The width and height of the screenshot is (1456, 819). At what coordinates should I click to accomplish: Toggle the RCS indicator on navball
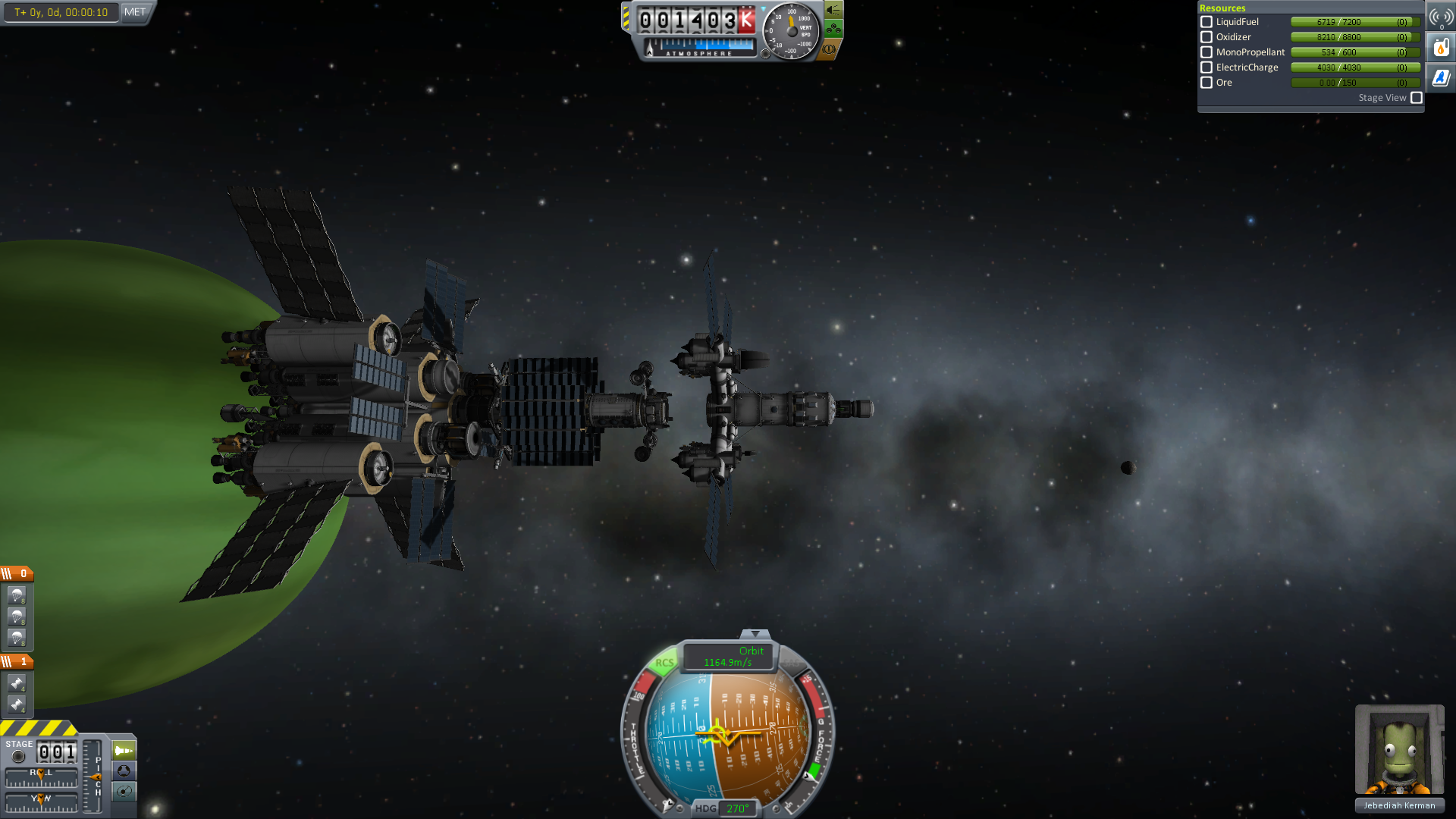(664, 663)
